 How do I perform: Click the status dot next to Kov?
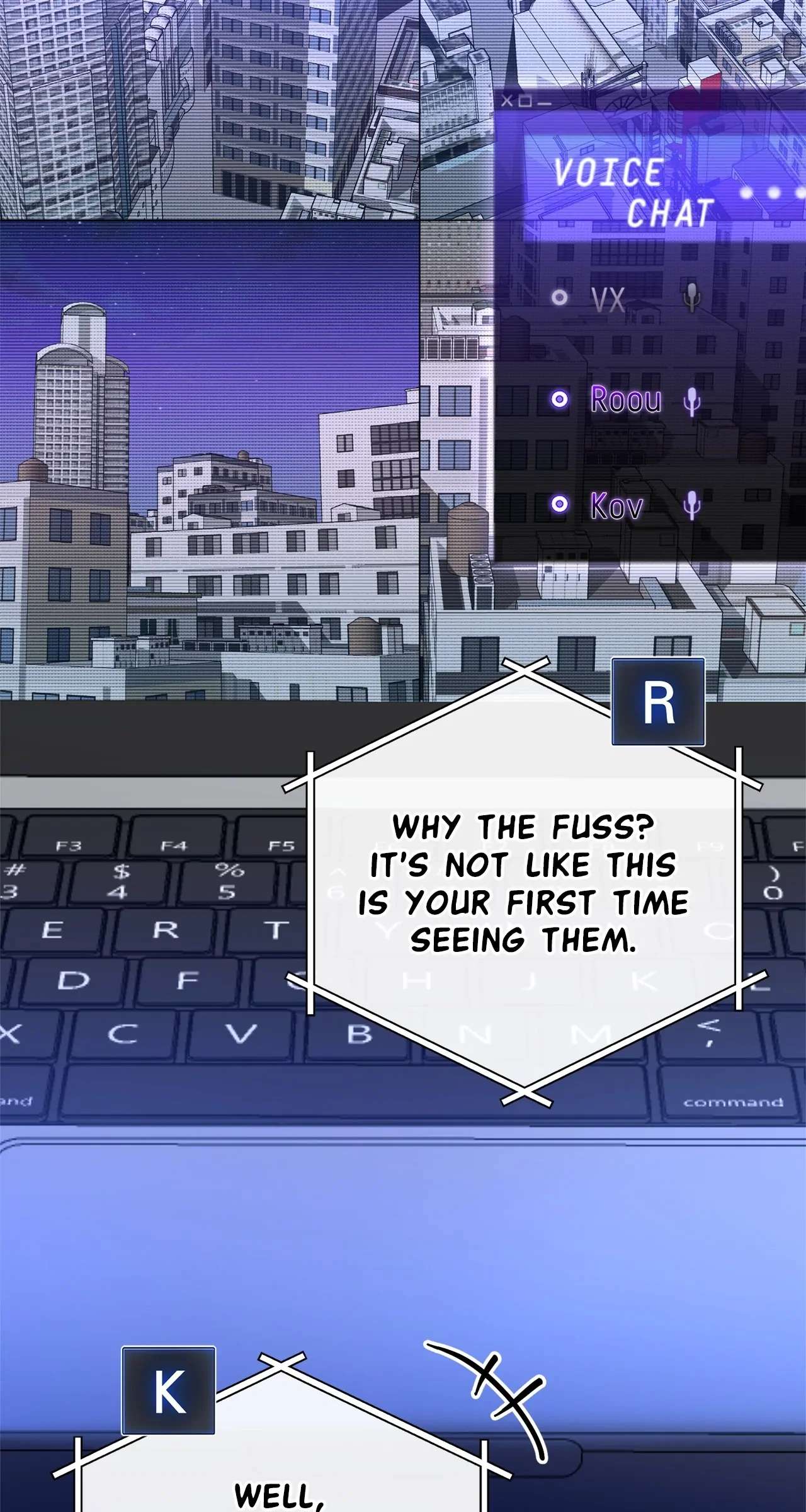(559, 504)
